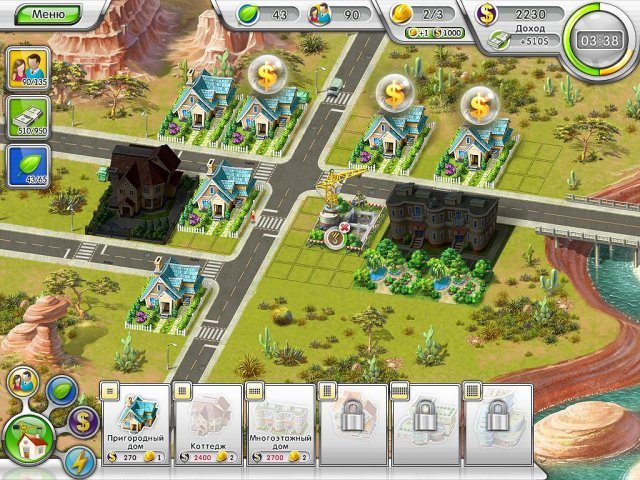Open the Меню button
Image resolution: width=640 pixels, height=480 pixels.
[x=48, y=14]
